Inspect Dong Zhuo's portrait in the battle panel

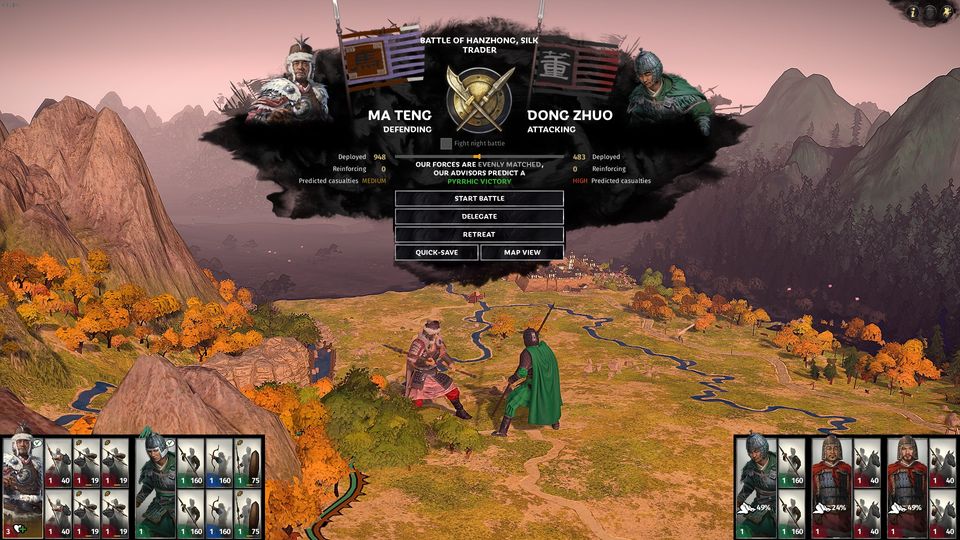660,85
